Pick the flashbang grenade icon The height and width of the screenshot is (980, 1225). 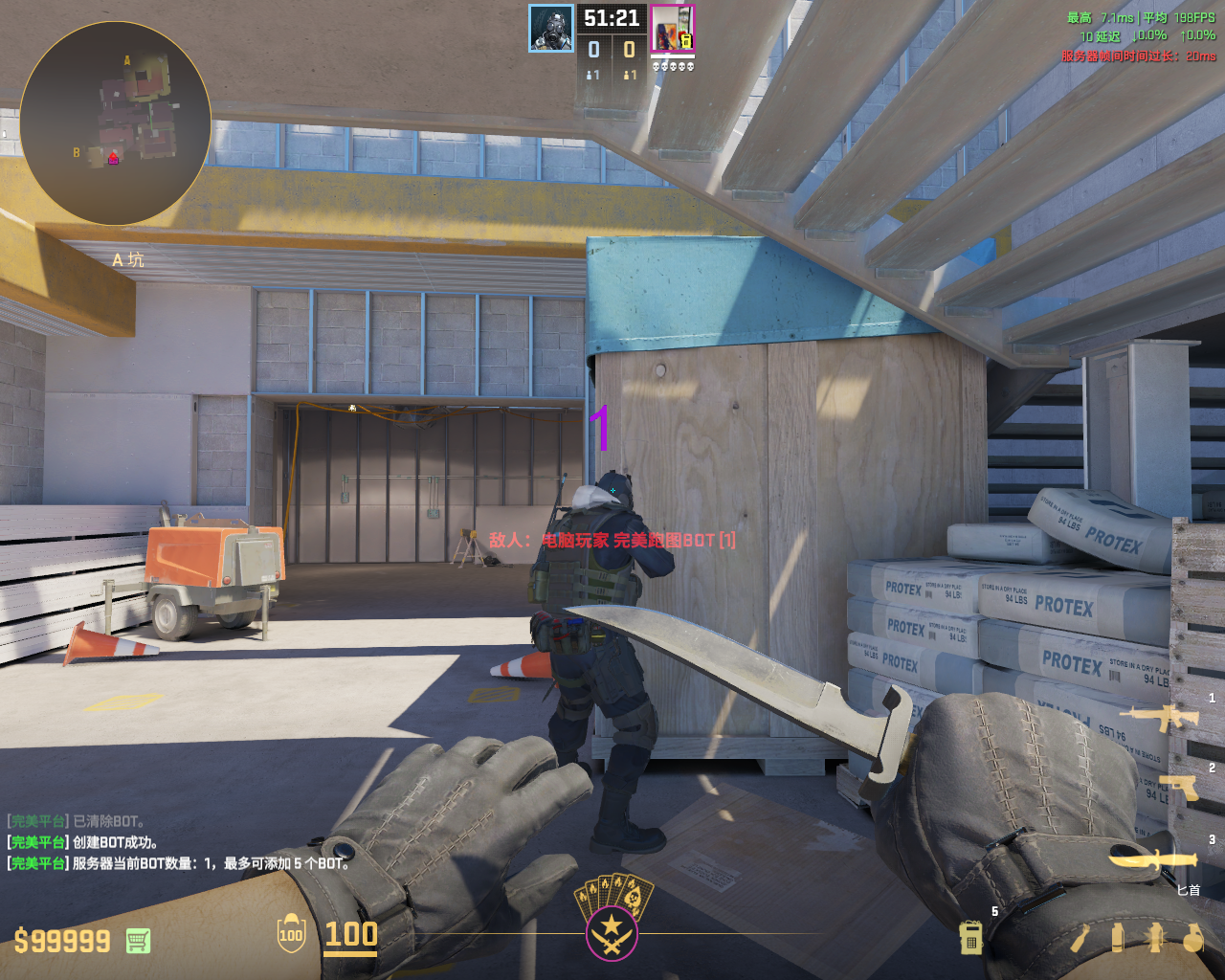(1155, 938)
